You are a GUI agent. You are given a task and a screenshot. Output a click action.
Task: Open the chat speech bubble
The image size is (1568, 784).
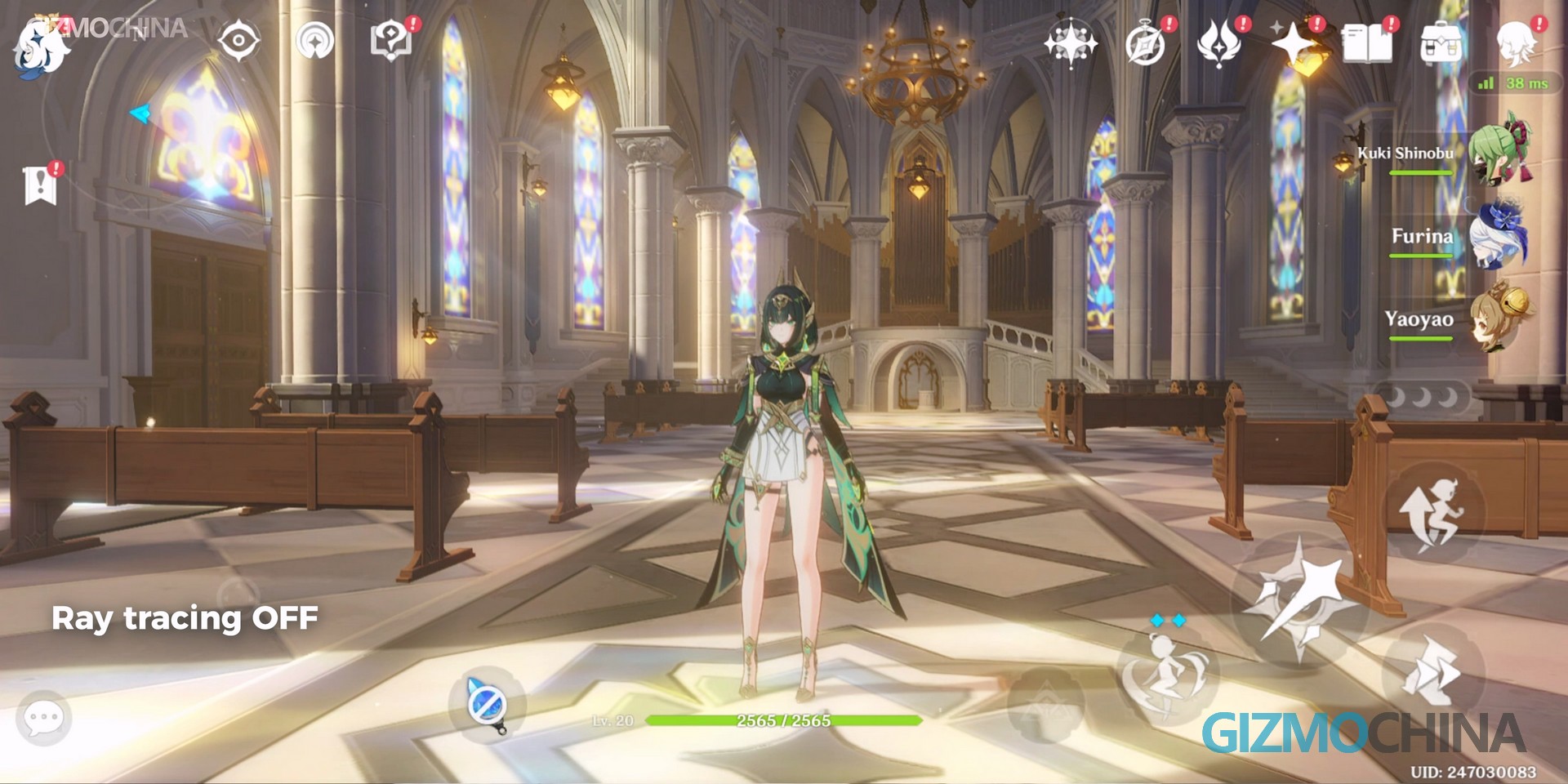(43, 719)
